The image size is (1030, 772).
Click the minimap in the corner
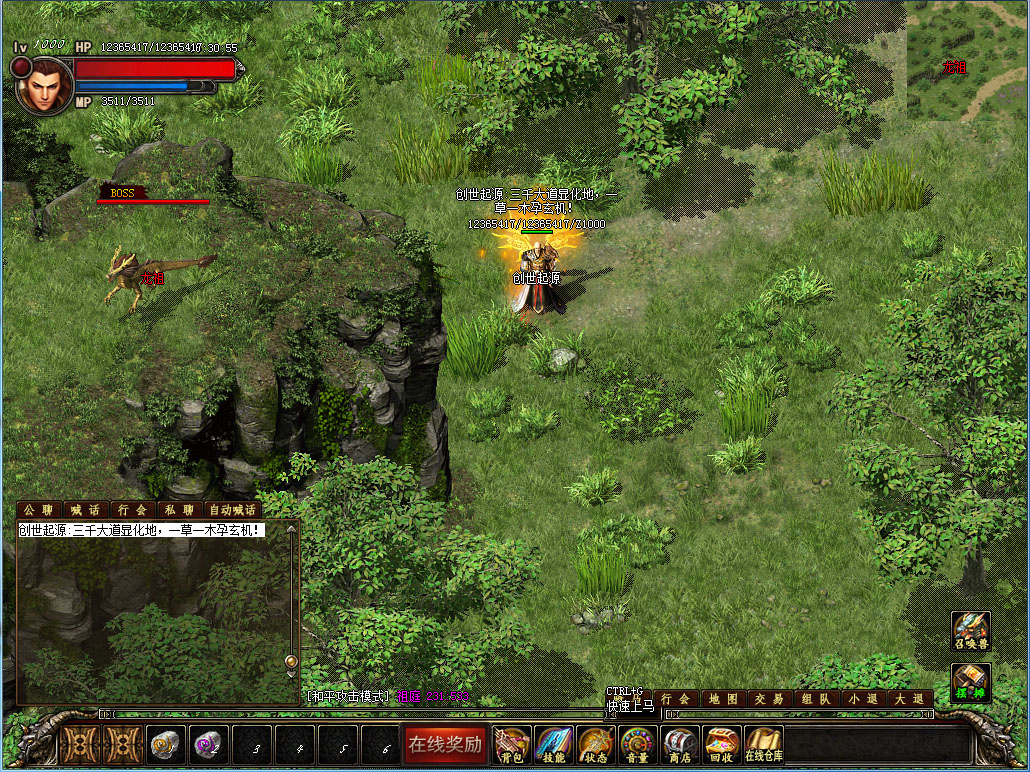[966, 61]
